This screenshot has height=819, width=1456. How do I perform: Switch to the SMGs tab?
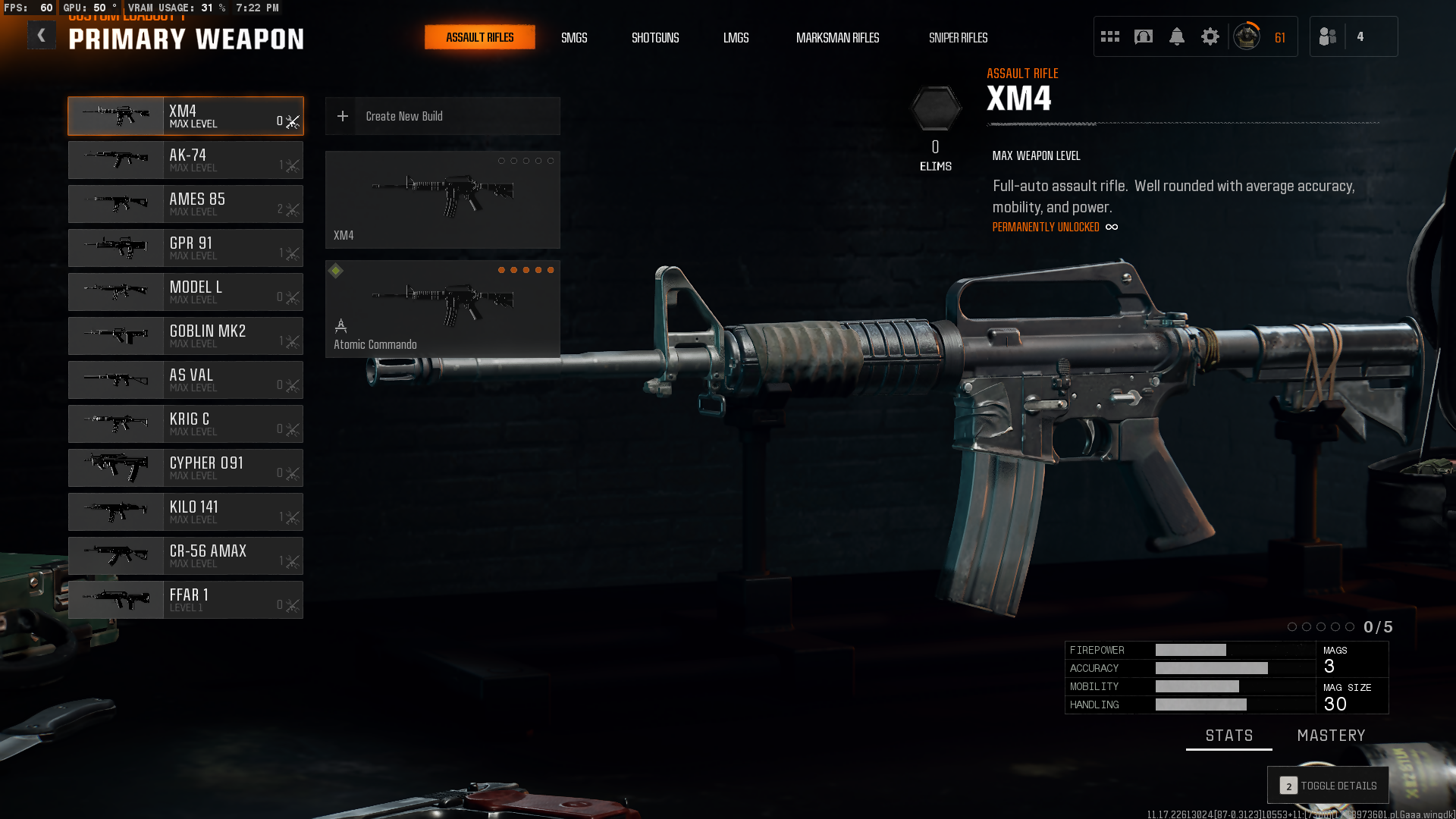coord(574,37)
